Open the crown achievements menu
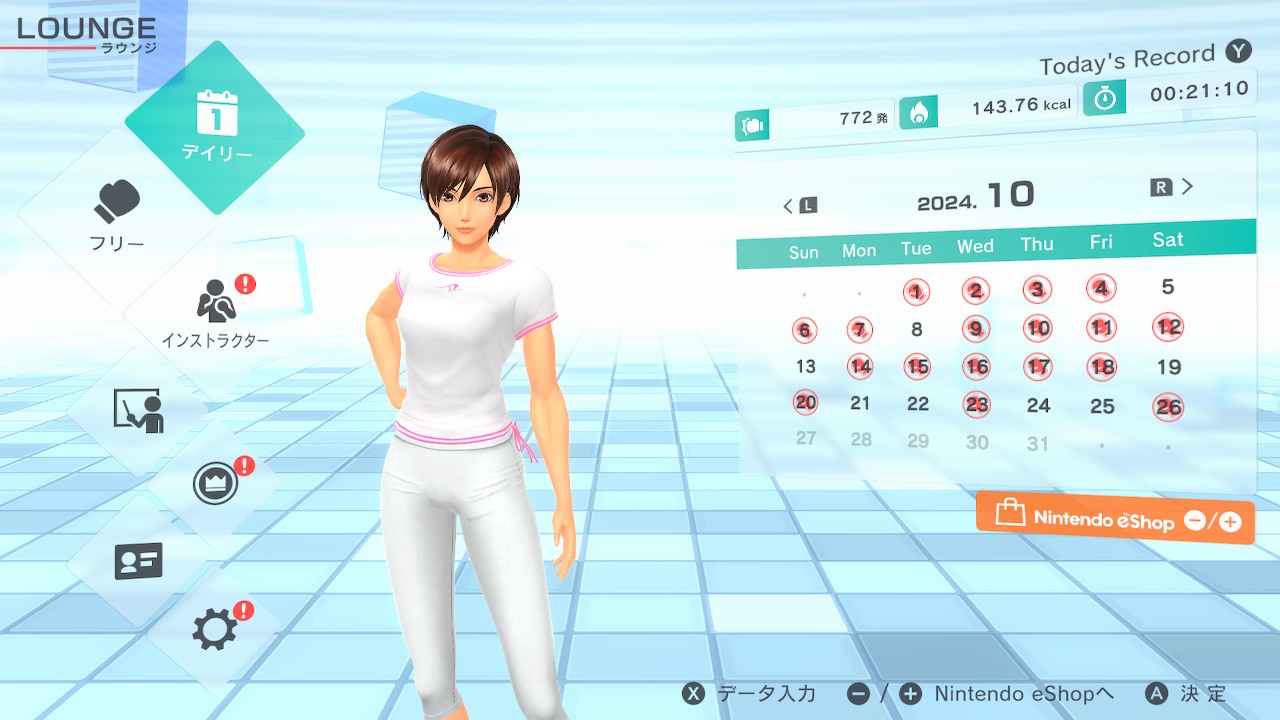The image size is (1280, 720). 215,485
